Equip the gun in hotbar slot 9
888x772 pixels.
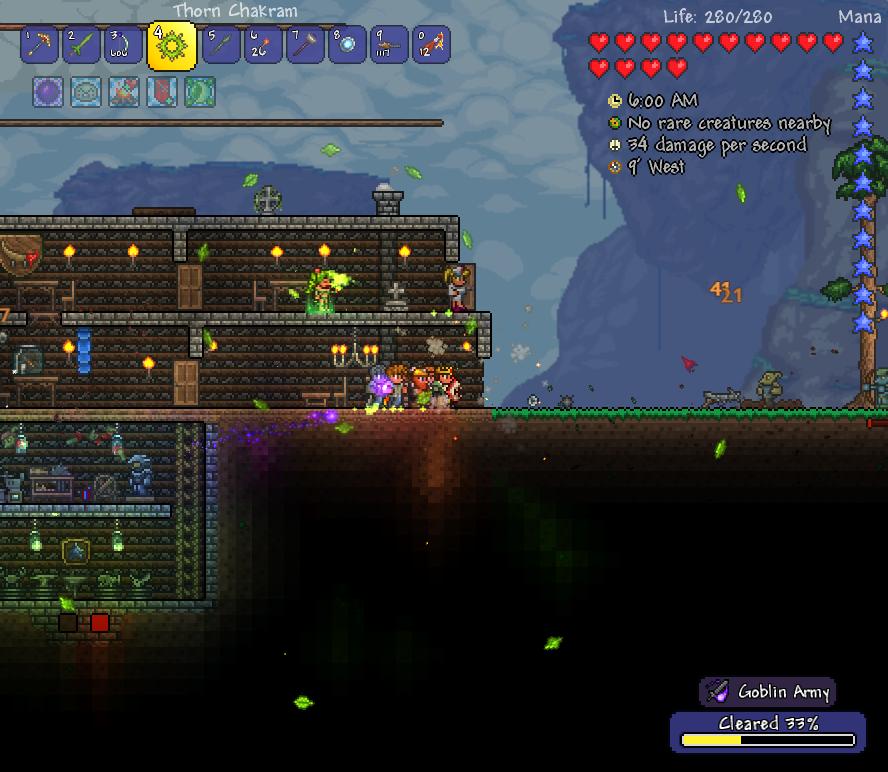pyautogui.click(x=389, y=45)
